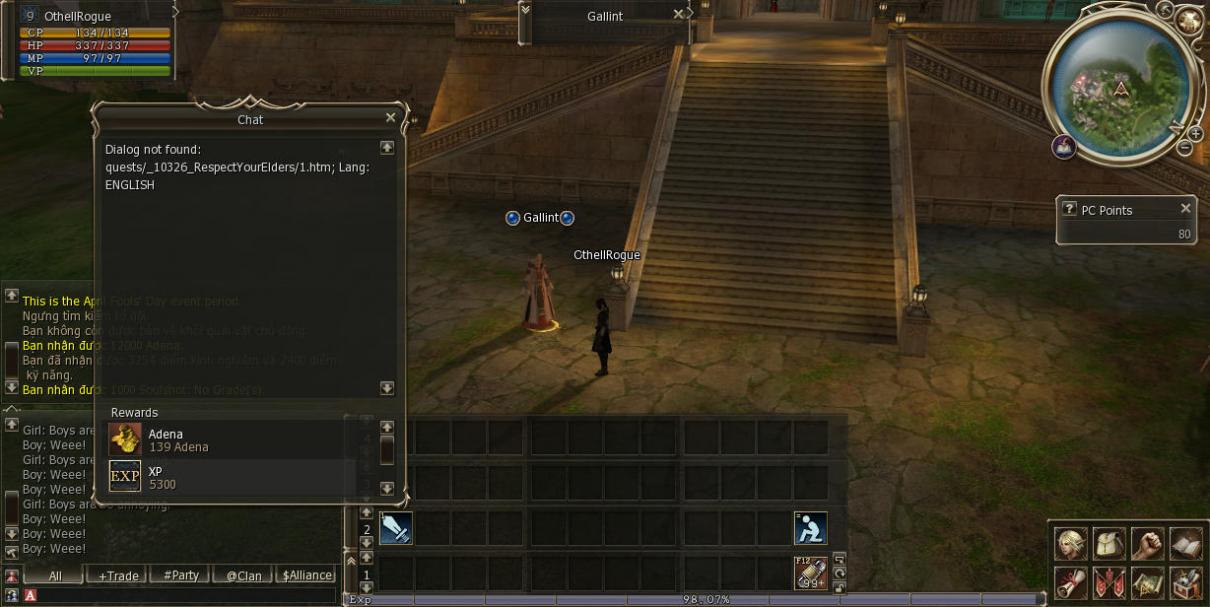Open the map scroll icon
Image resolution: width=1210 pixels, height=607 pixels.
coord(1147,581)
